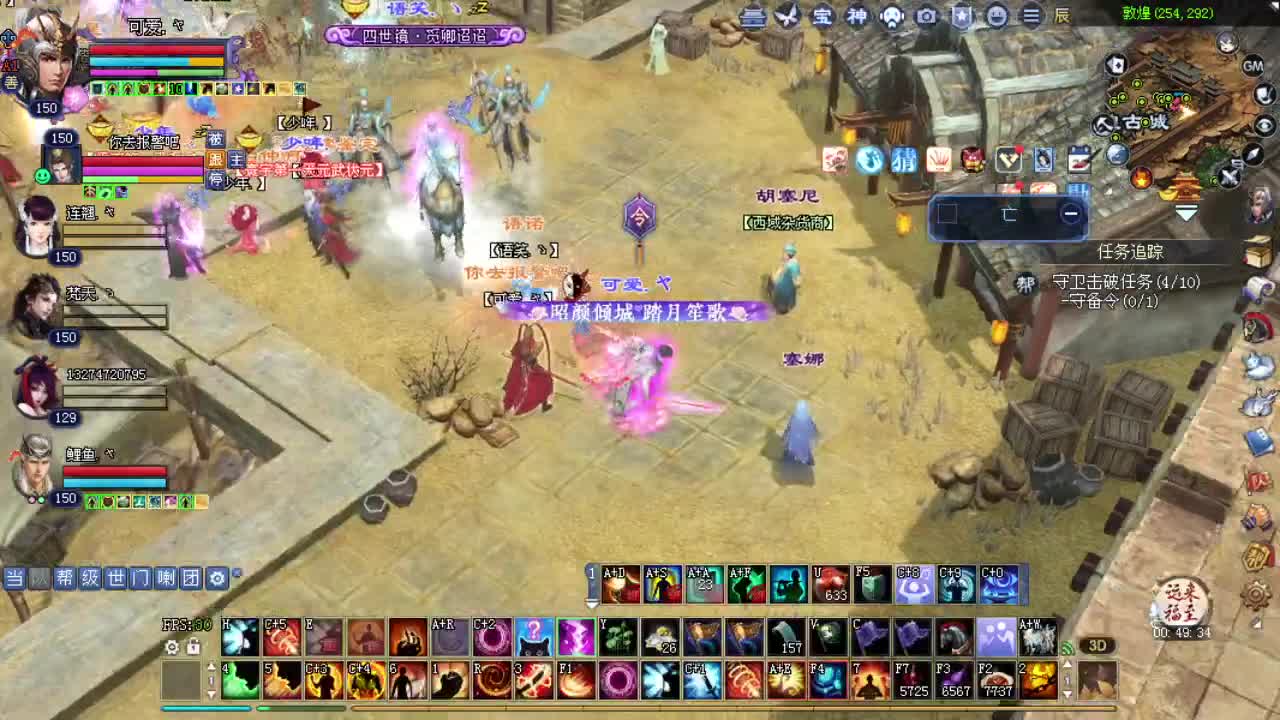The image size is (1280, 720).
Task: Click the GM button beside the minimap
Action: tap(1252, 66)
